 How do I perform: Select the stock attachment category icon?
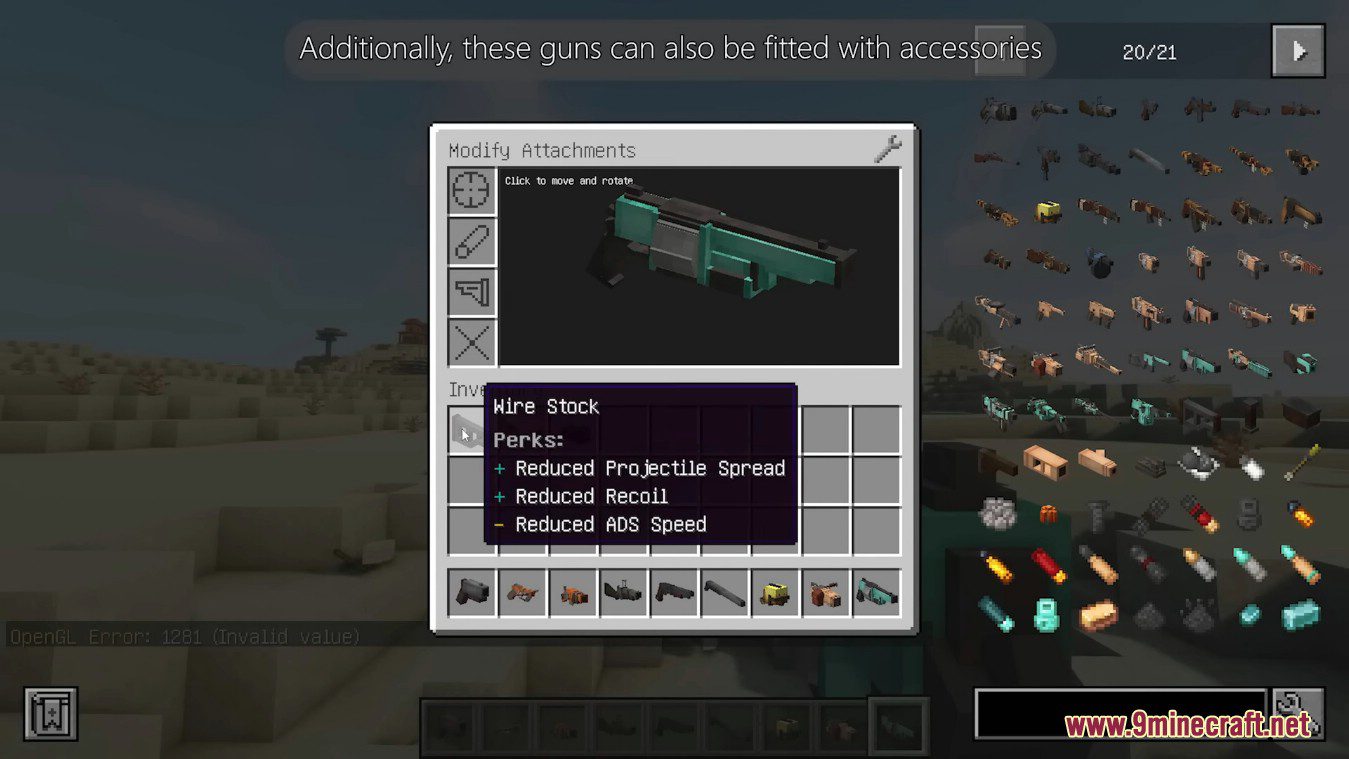(471, 291)
